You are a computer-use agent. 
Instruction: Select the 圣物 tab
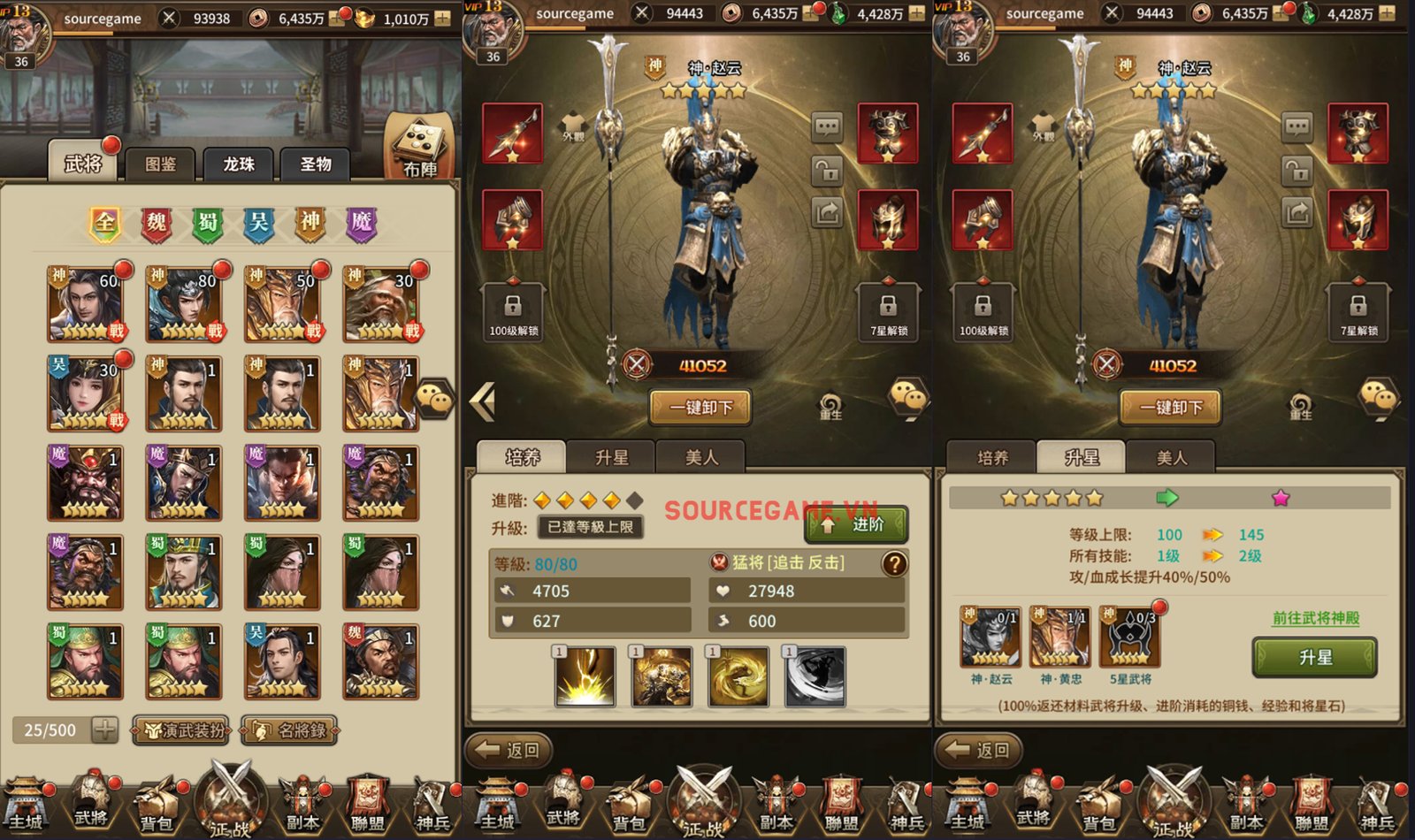coord(315,164)
